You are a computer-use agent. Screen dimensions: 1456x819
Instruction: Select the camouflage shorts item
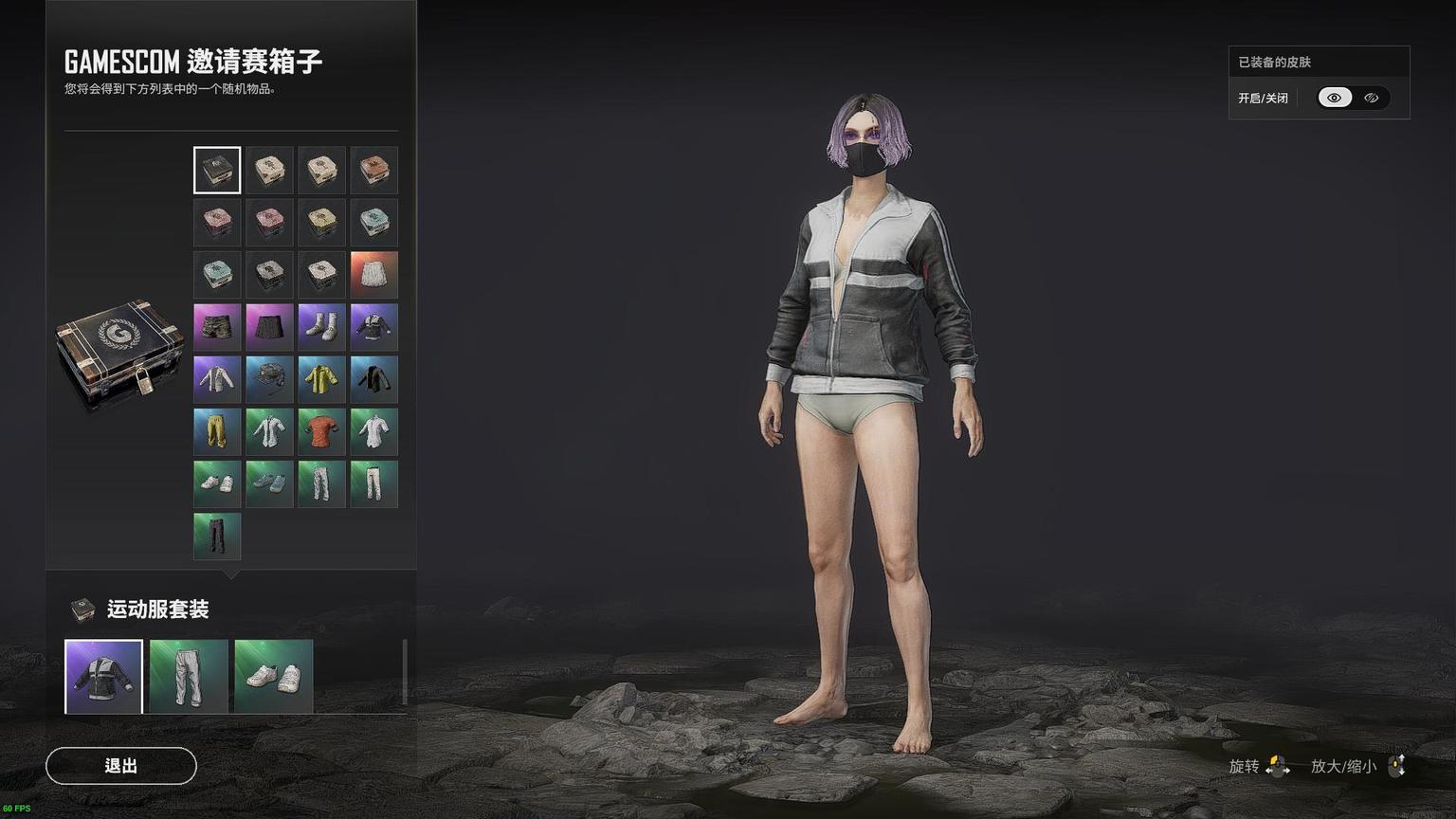pyautogui.click(x=217, y=327)
